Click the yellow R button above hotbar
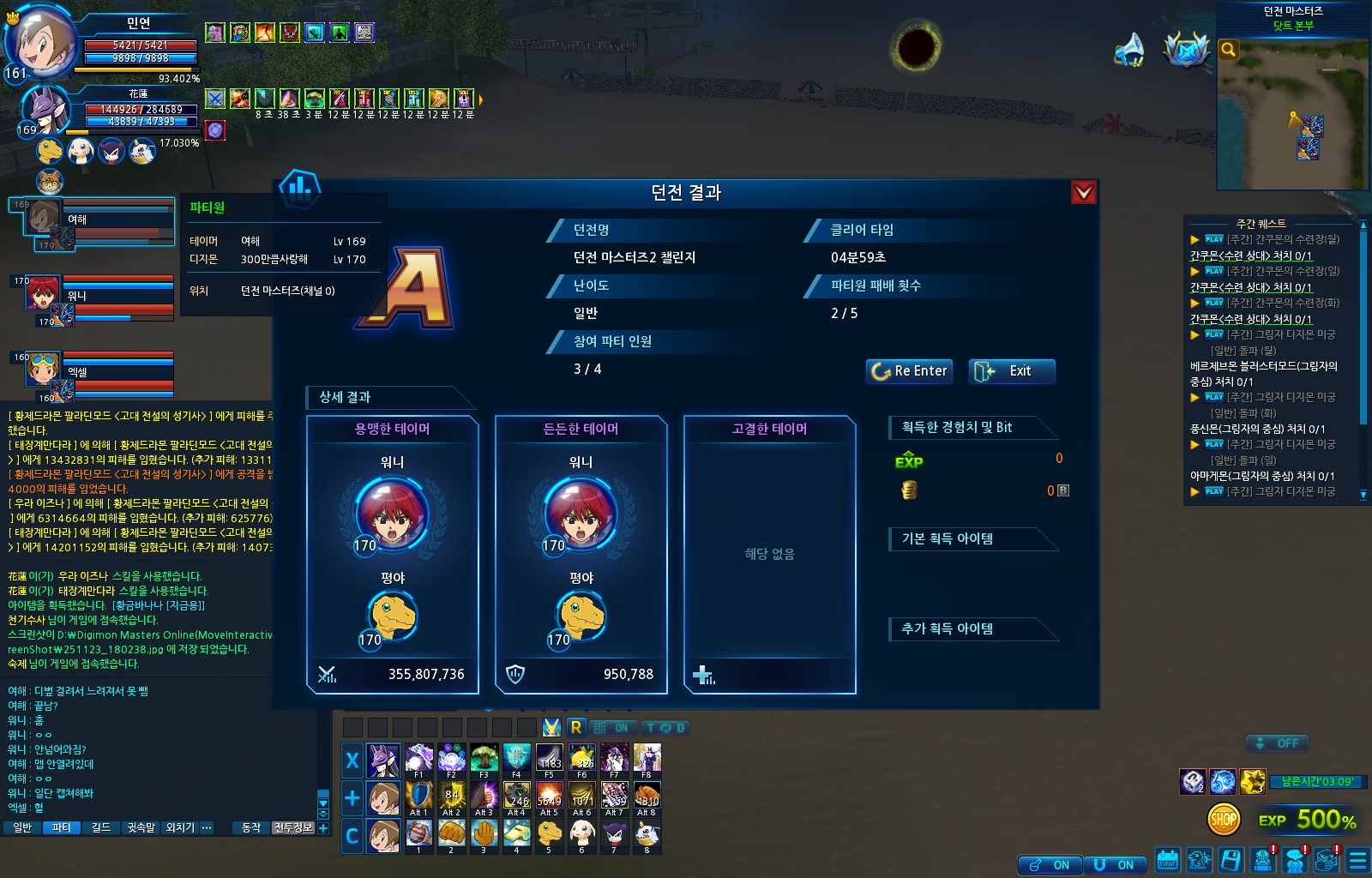 coord(575,728)
